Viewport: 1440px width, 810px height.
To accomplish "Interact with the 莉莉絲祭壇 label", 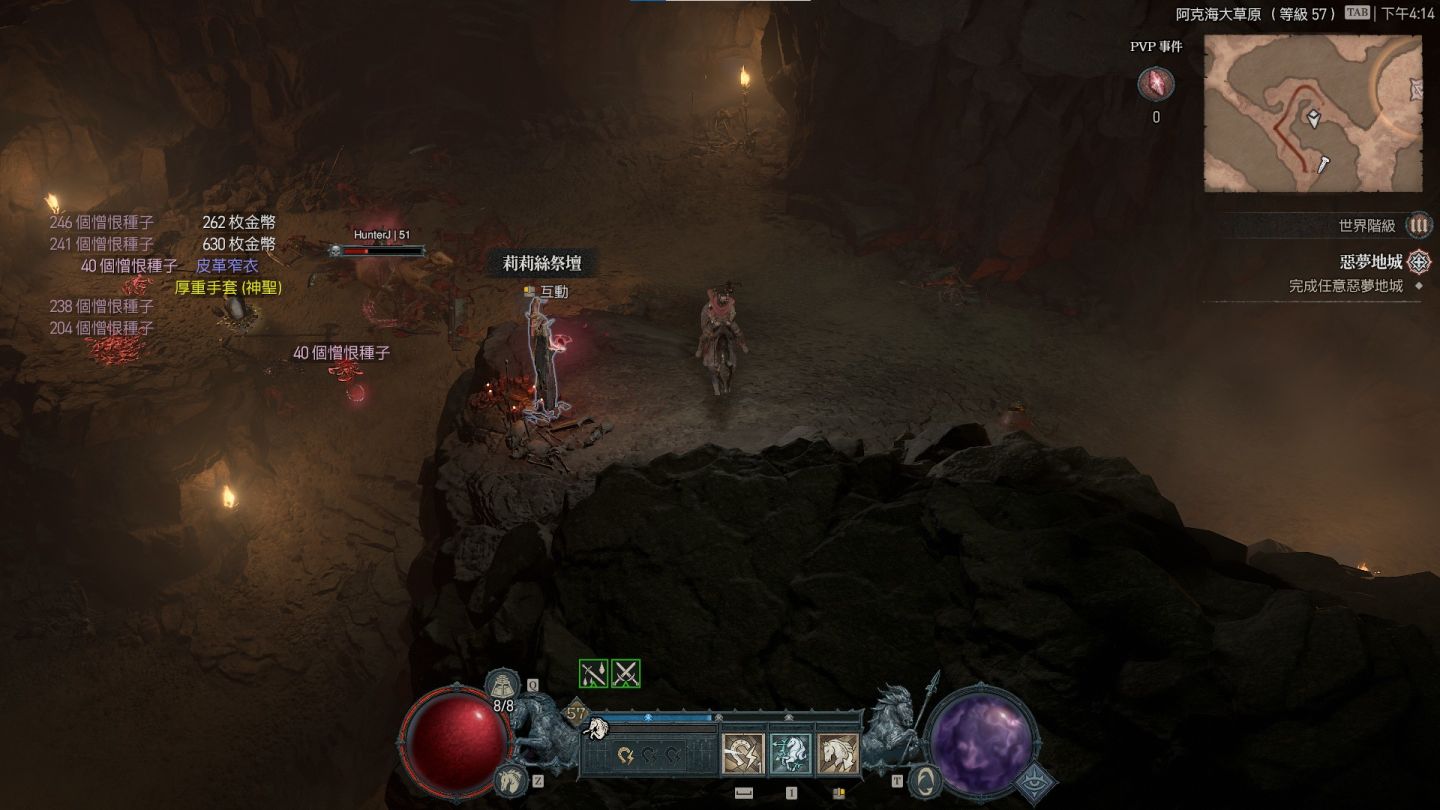I will click(541, 264).
